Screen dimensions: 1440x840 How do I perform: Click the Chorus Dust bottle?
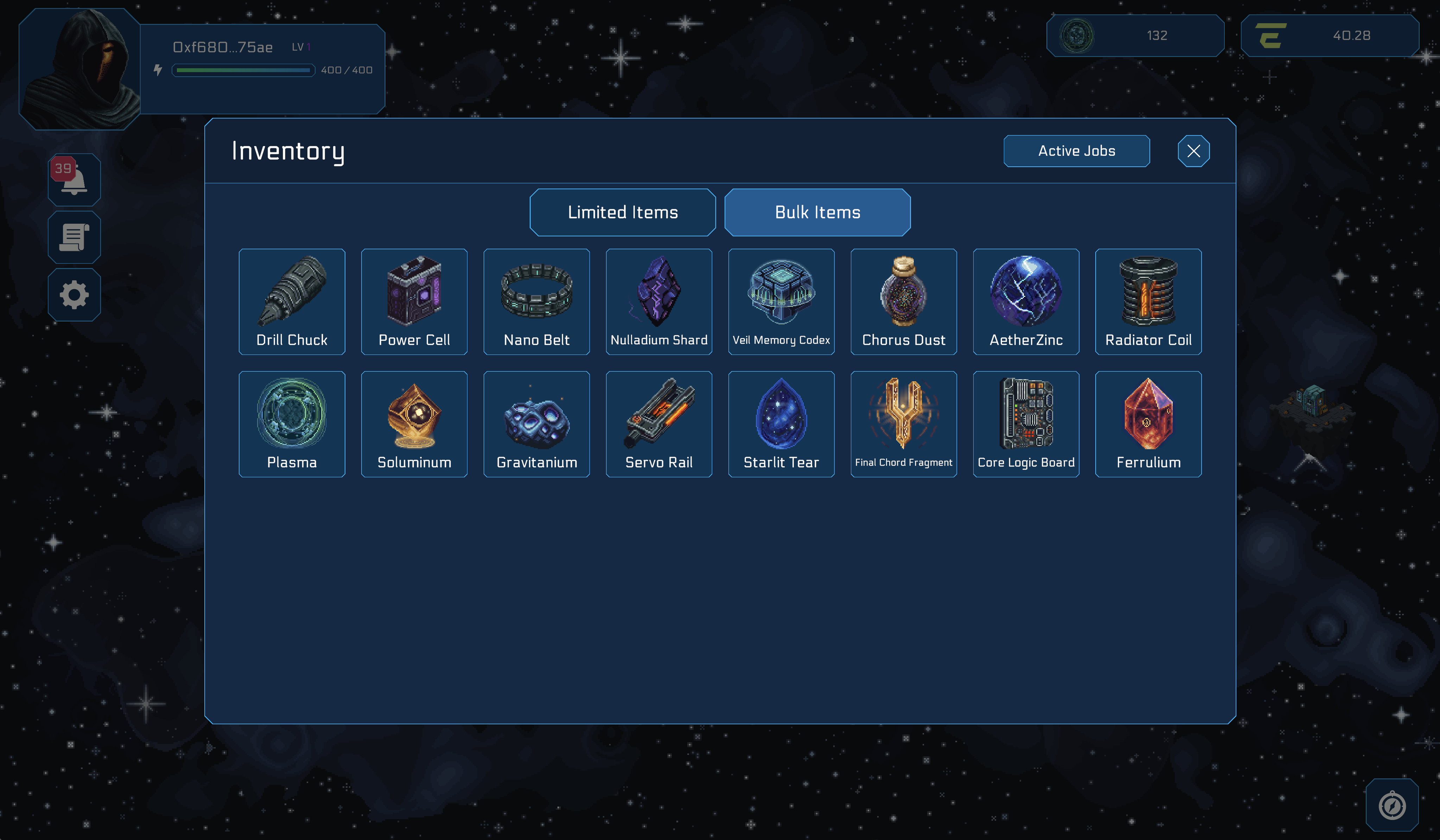(x=903, y=302)
